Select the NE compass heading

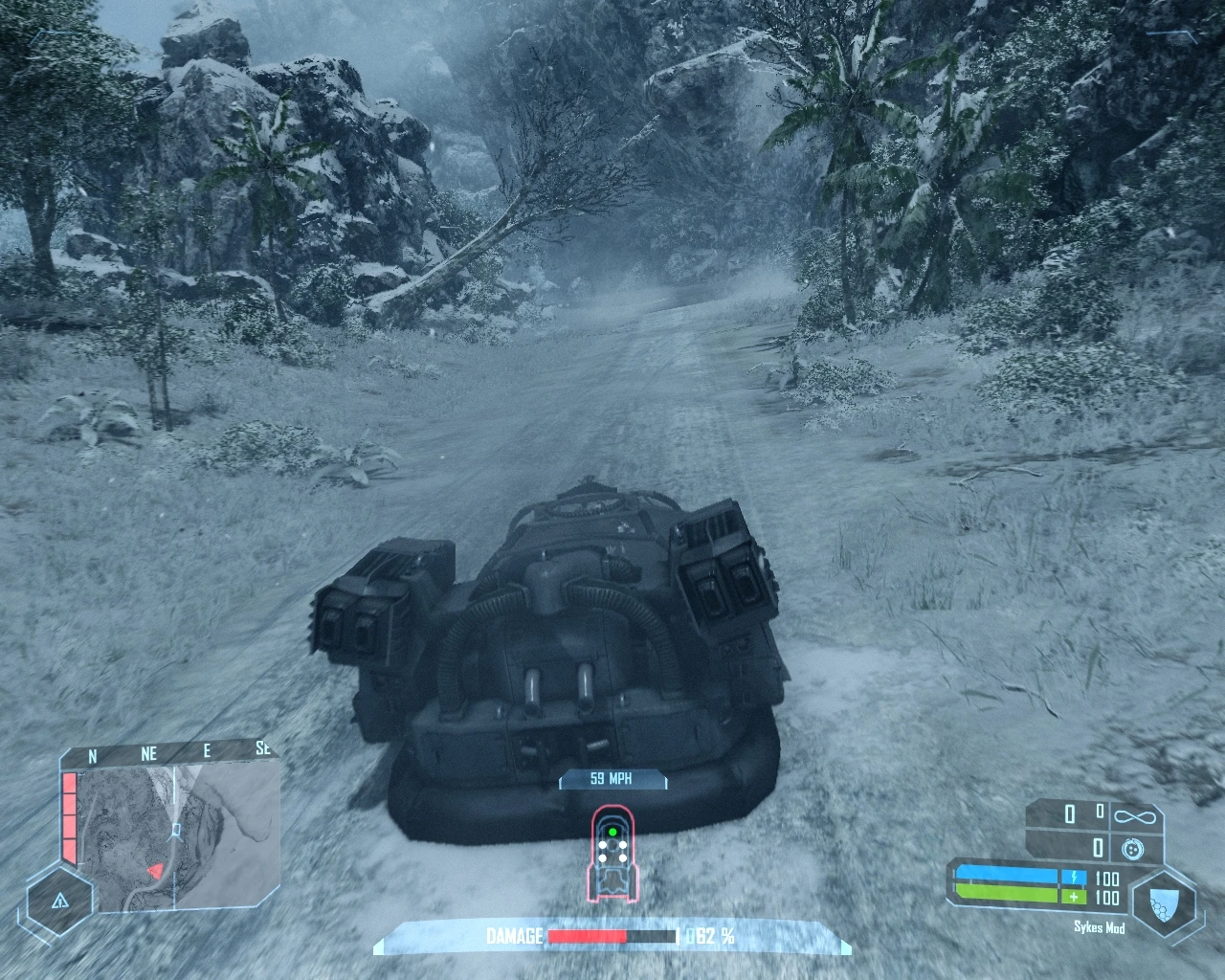click(148, 752)
